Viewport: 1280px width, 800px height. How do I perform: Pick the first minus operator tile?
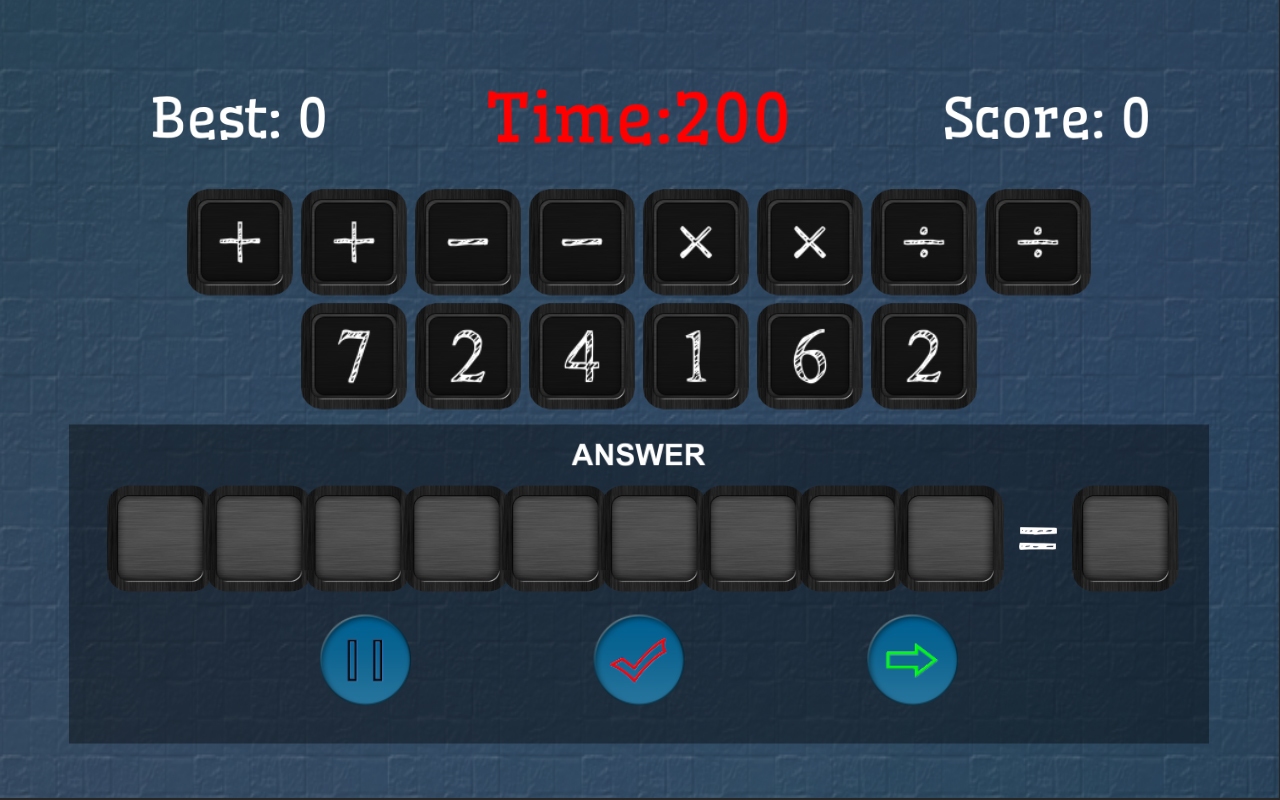[467, 241]
